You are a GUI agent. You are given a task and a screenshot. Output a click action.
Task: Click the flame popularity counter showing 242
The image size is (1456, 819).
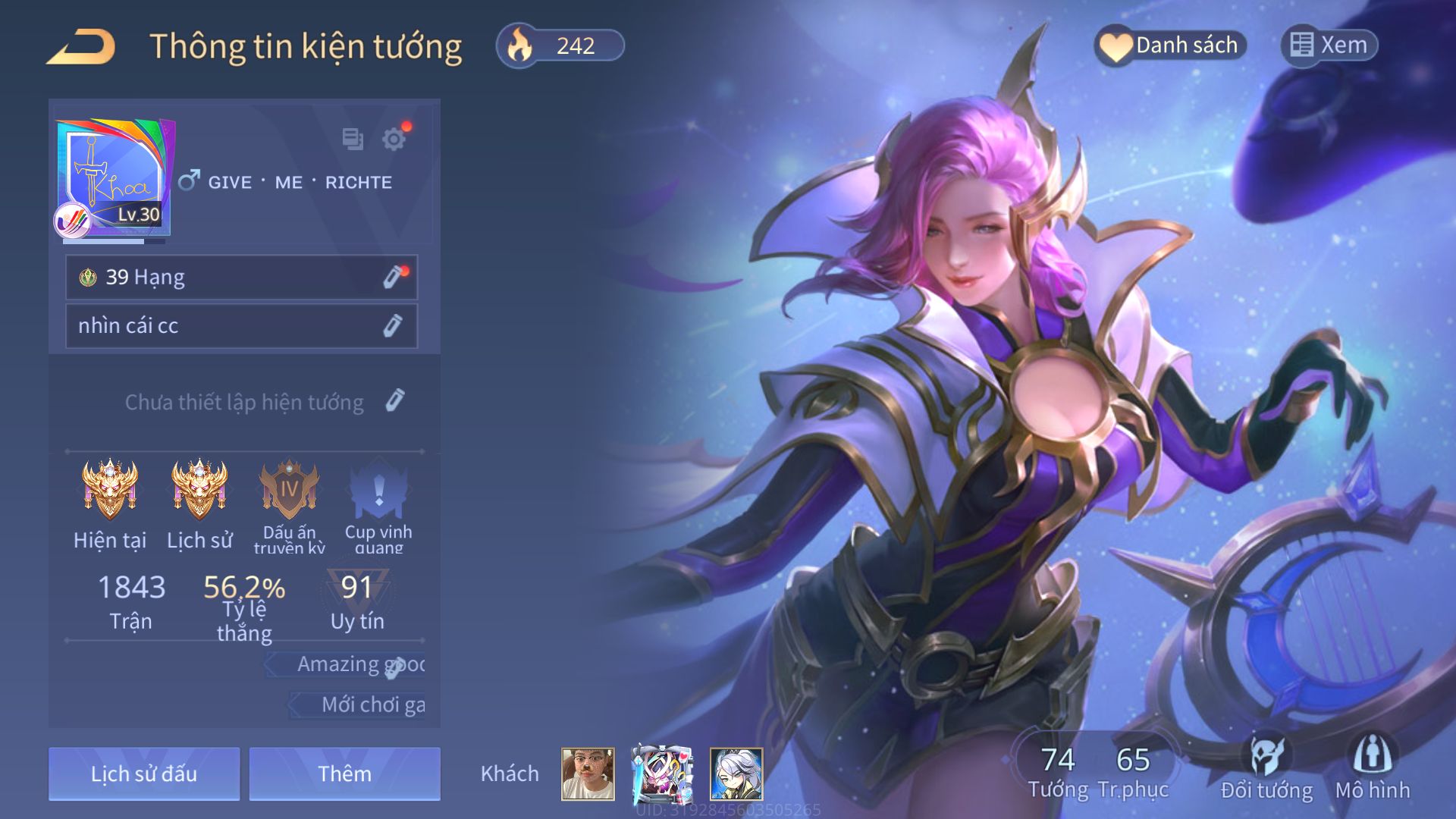pos(560,46)
